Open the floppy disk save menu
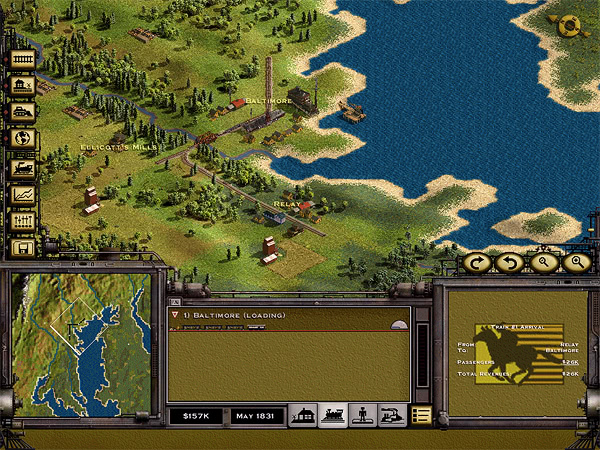The image size is (600, 450). pos(22,247)
